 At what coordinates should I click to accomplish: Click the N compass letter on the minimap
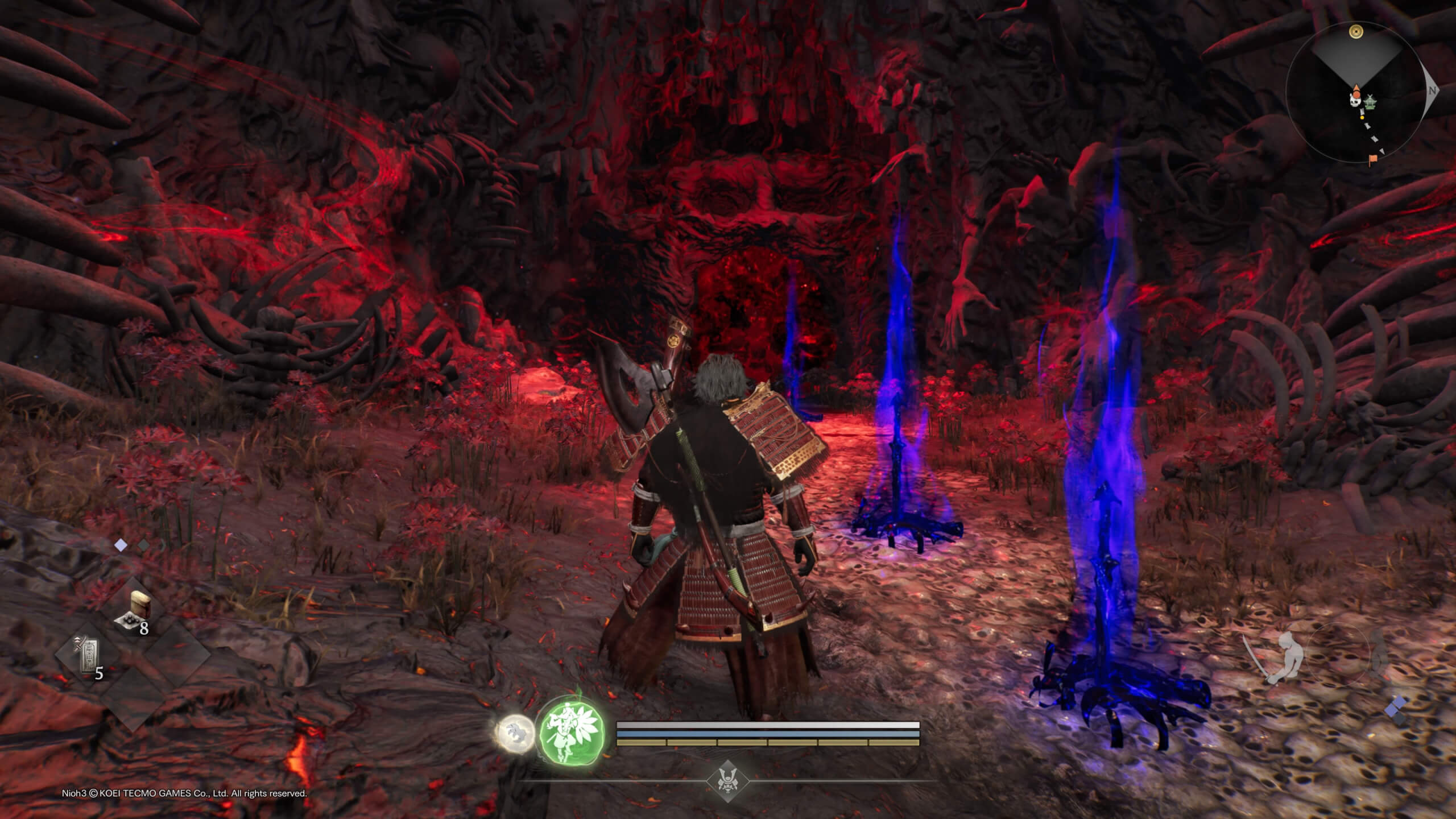coord(1433,90)
